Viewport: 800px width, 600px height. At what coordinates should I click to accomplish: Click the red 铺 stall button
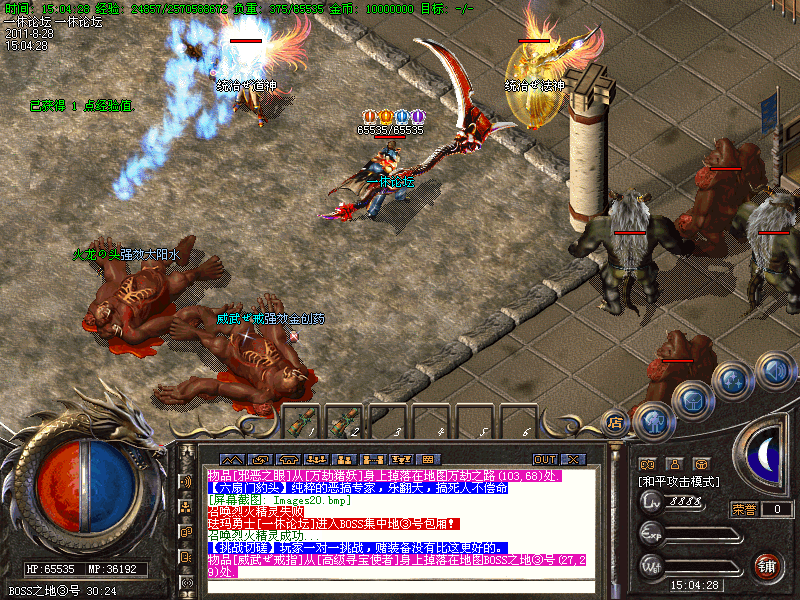tap(767, 565)
